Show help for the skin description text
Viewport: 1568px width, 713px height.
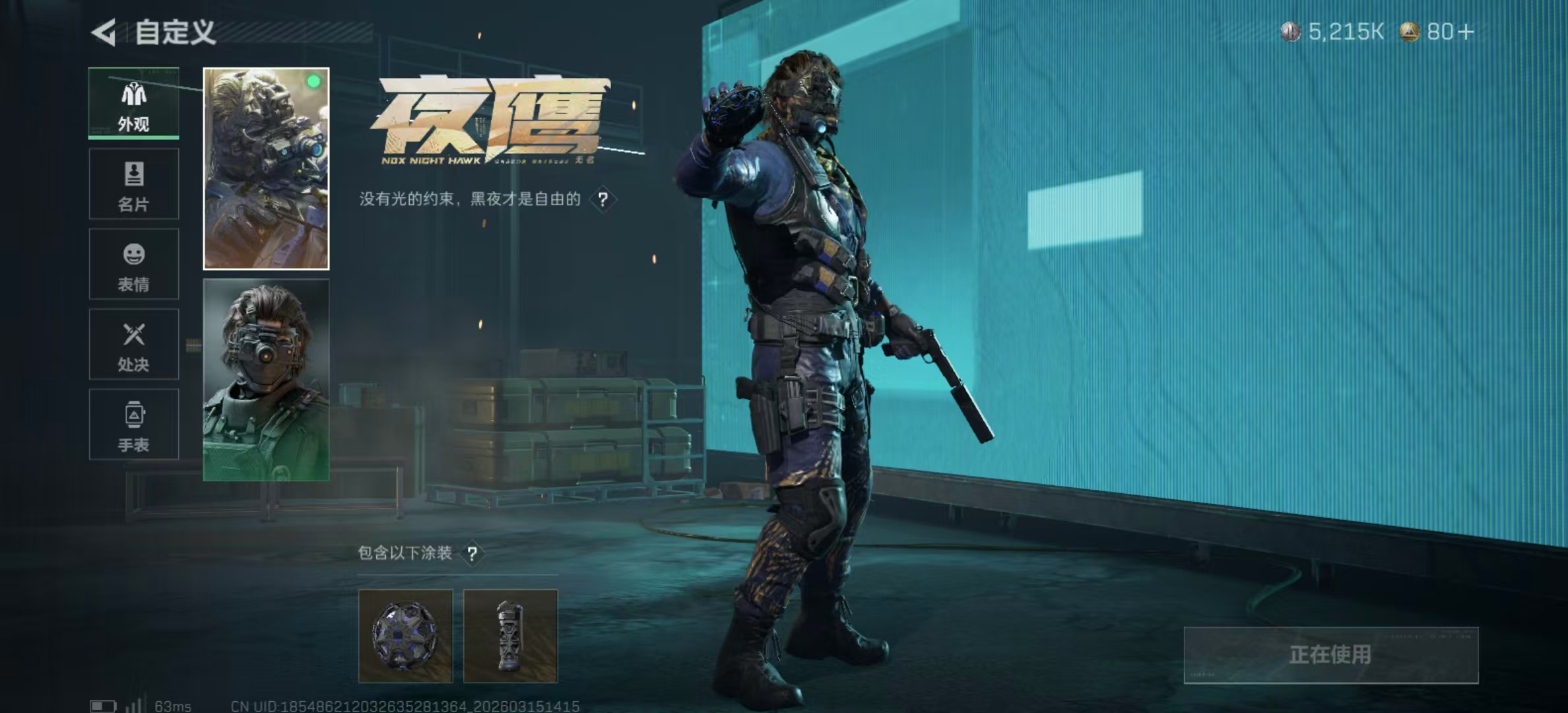coord(603,199)
